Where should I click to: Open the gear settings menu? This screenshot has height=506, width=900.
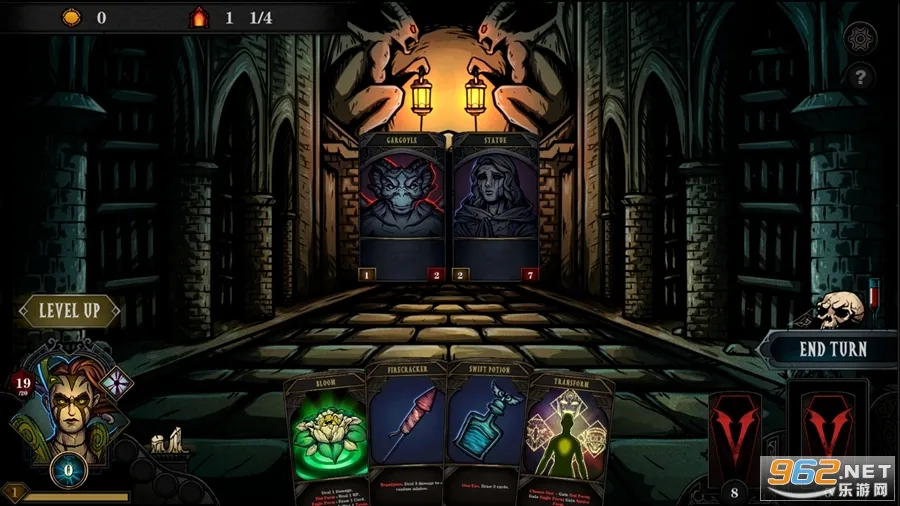pyautogui.click(x=860, y=39)
